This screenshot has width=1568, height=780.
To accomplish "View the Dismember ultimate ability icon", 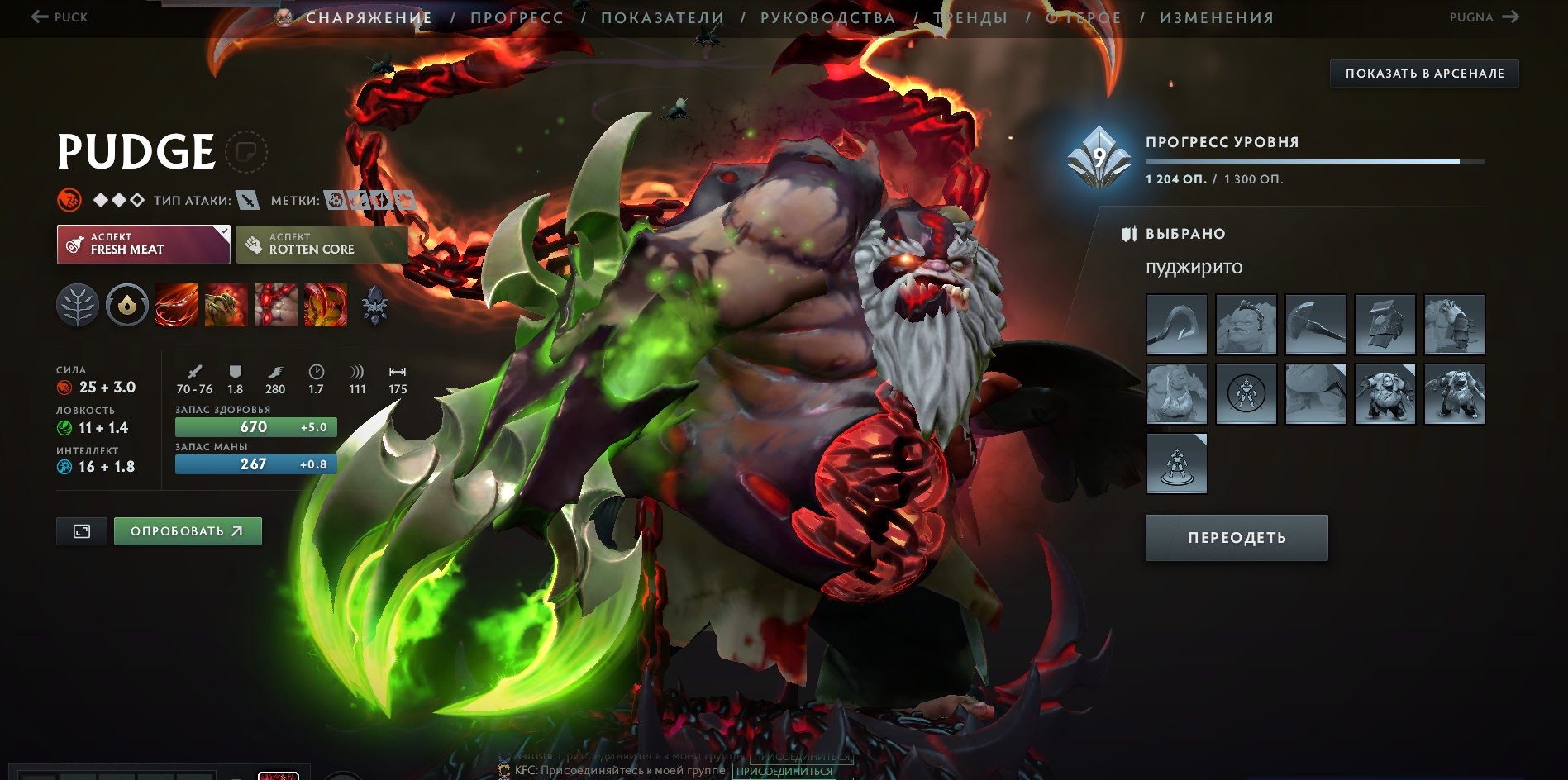I will [325, 305].
